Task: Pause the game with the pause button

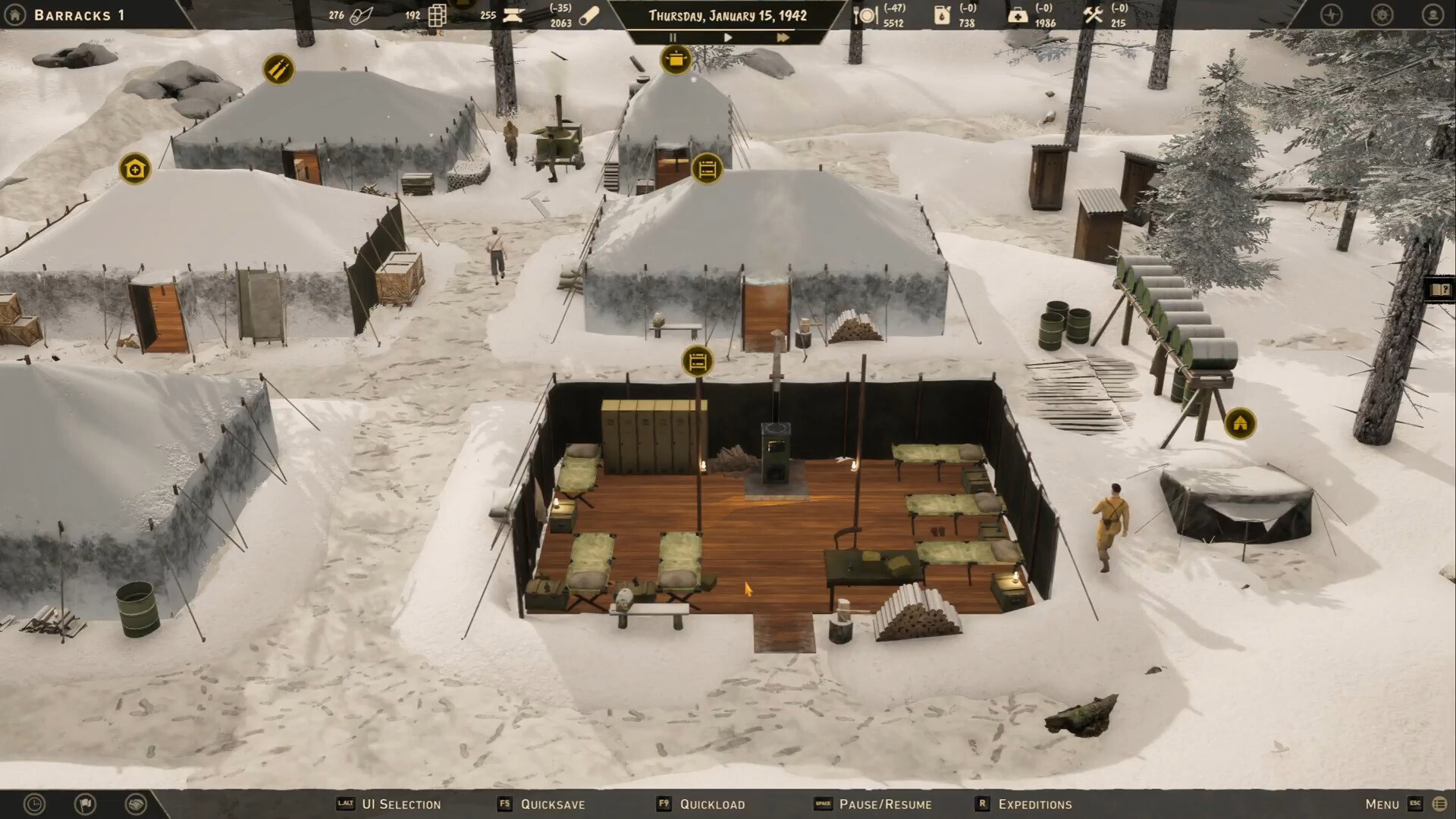Action: (x=672, y=37)
